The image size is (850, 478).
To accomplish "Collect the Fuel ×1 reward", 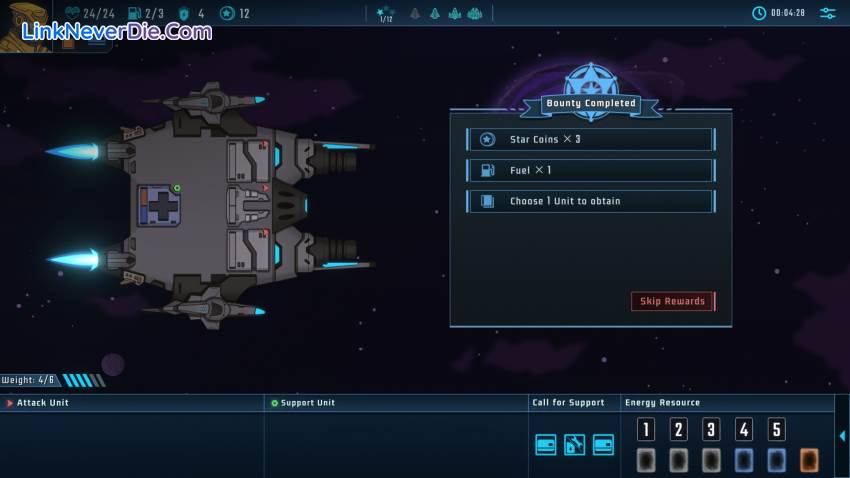I will click(590, 170).
